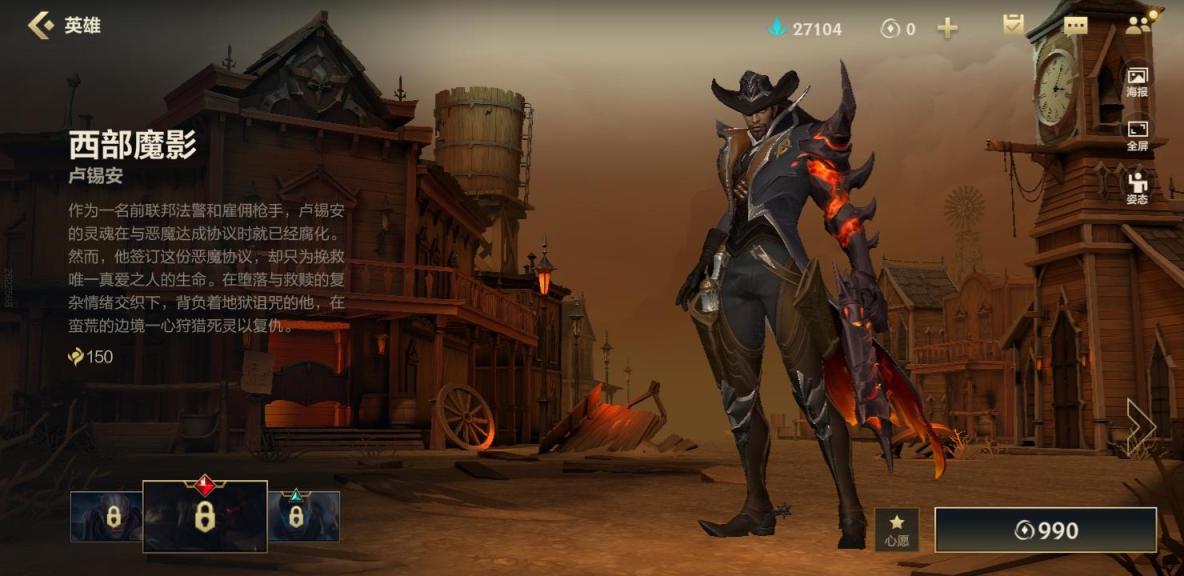Open the friends list icon

[1138, 26]
